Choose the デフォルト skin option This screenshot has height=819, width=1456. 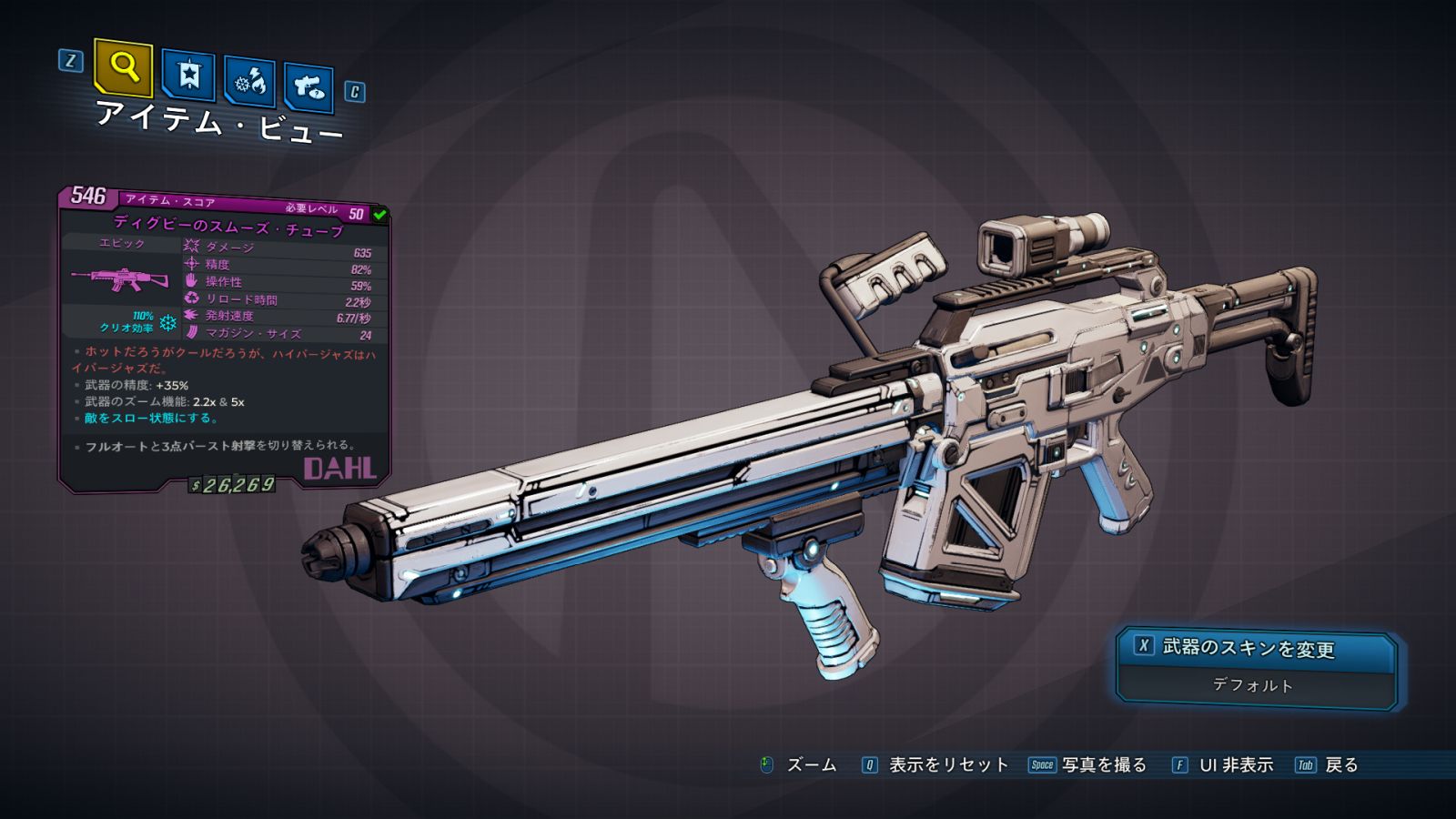[x=1254, y=685]
